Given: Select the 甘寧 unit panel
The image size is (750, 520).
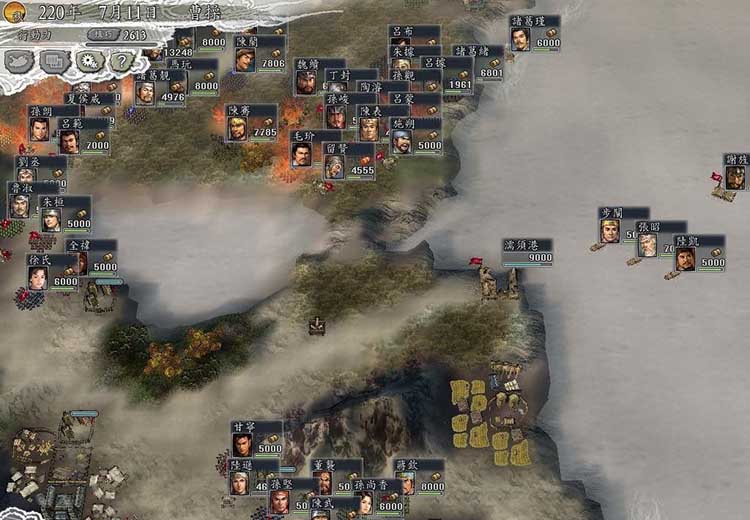Looking at the screenshot, I should [x=256, y=436].
